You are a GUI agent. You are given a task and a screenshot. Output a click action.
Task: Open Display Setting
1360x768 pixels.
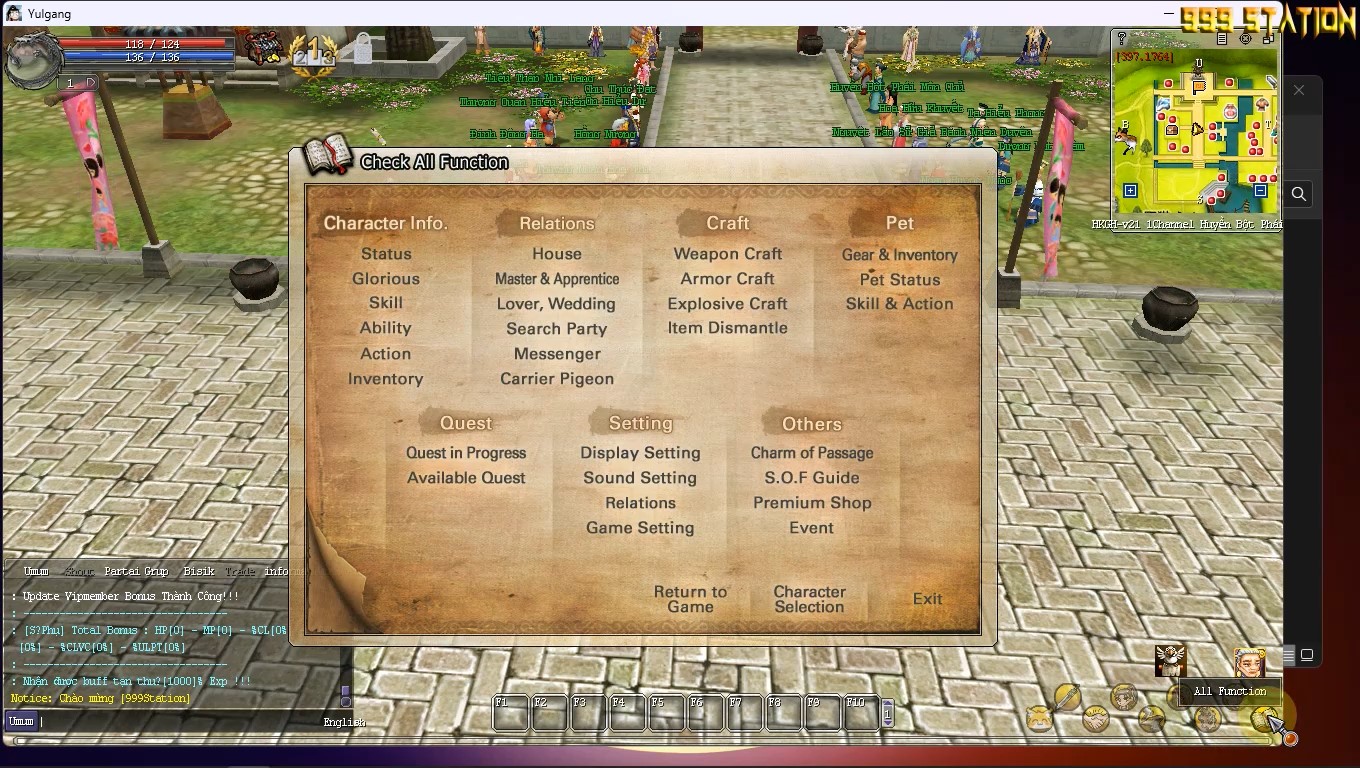click(x=640, y=453)
